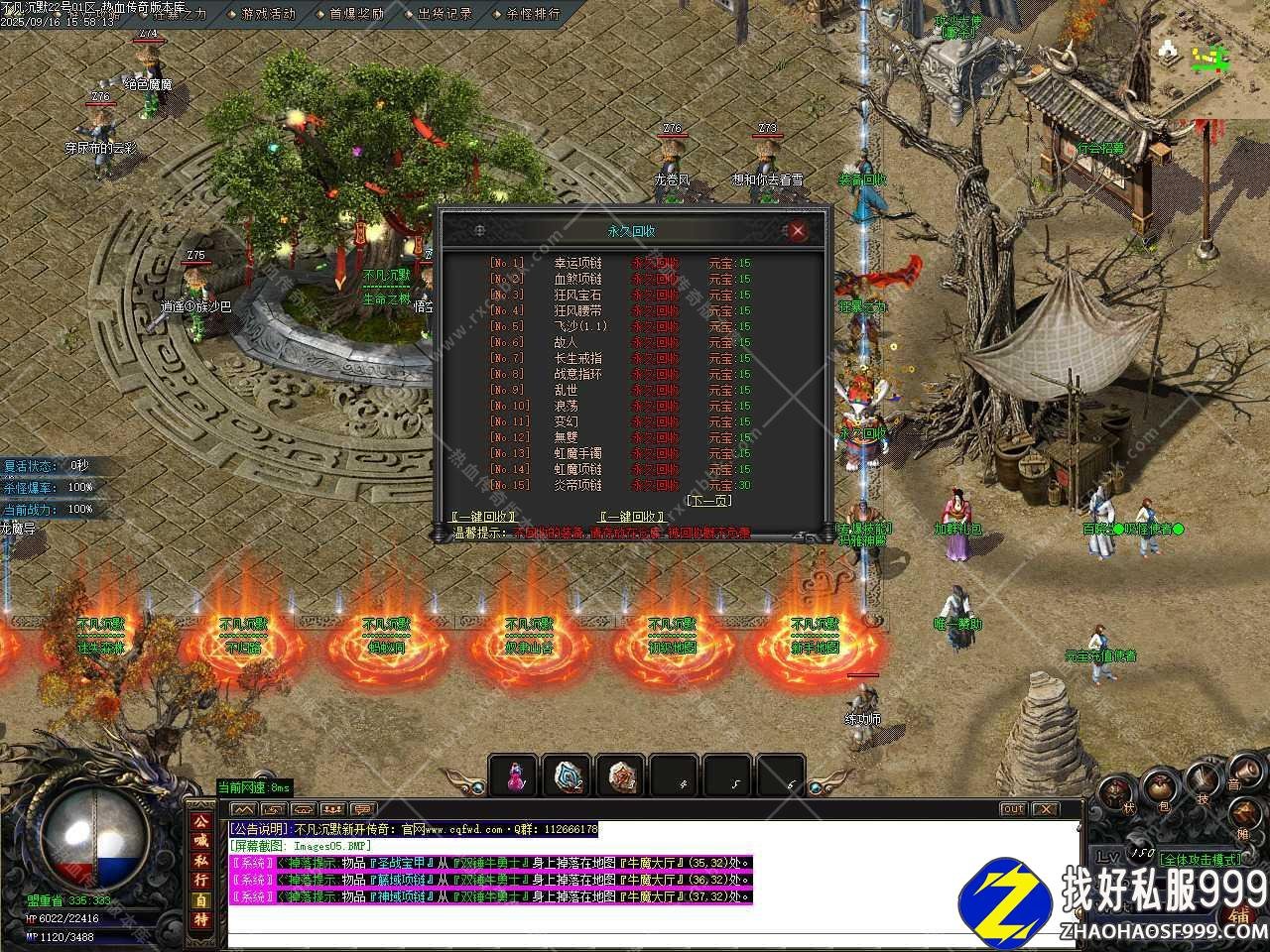Close the 永久回收 recycle window

pyautogui.click(x=797, y=231)
